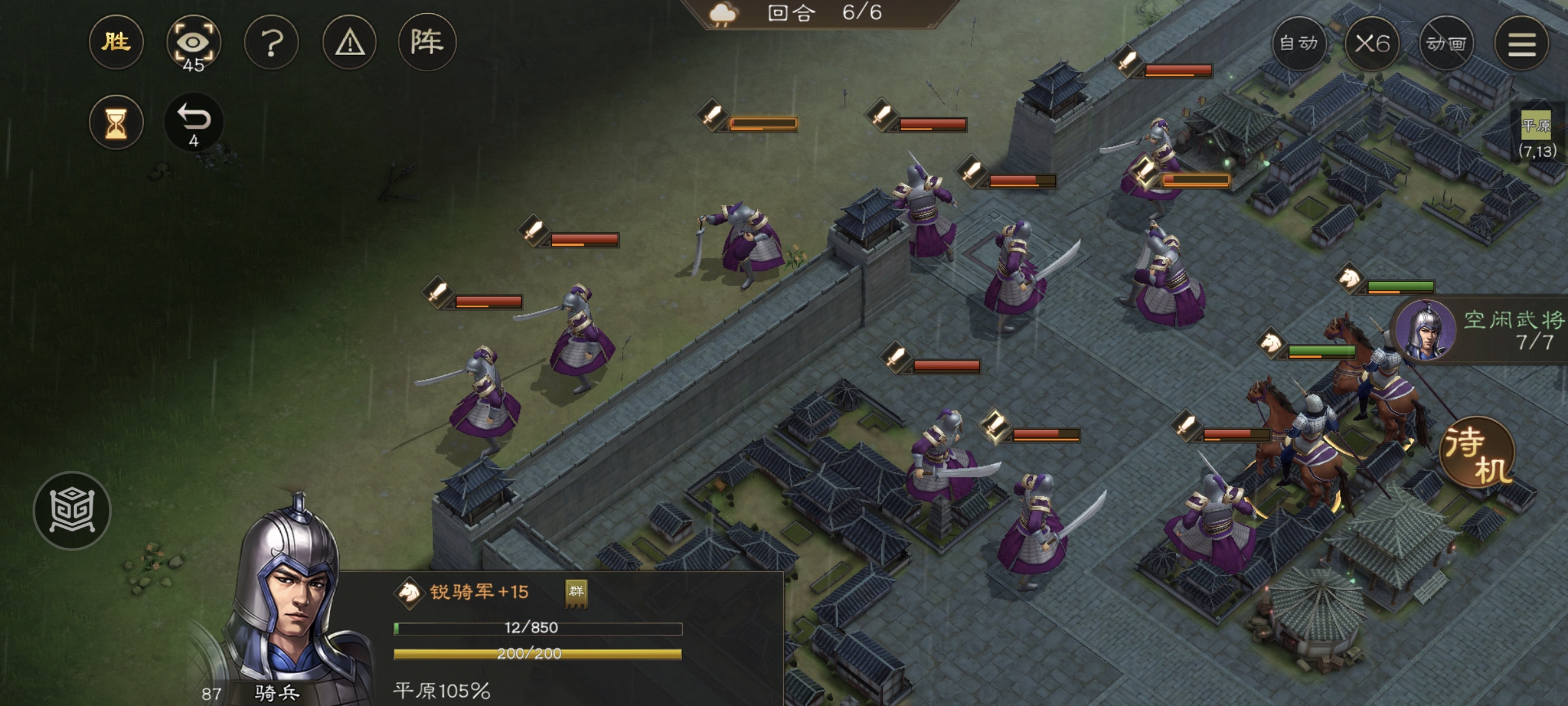
Task: Open the hamburger main menu
Action: (x=1522, y=44)
